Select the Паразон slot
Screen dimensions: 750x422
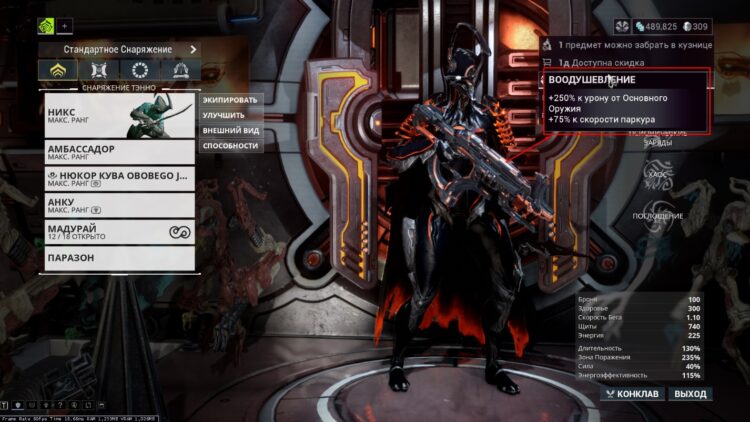point(119,259)
